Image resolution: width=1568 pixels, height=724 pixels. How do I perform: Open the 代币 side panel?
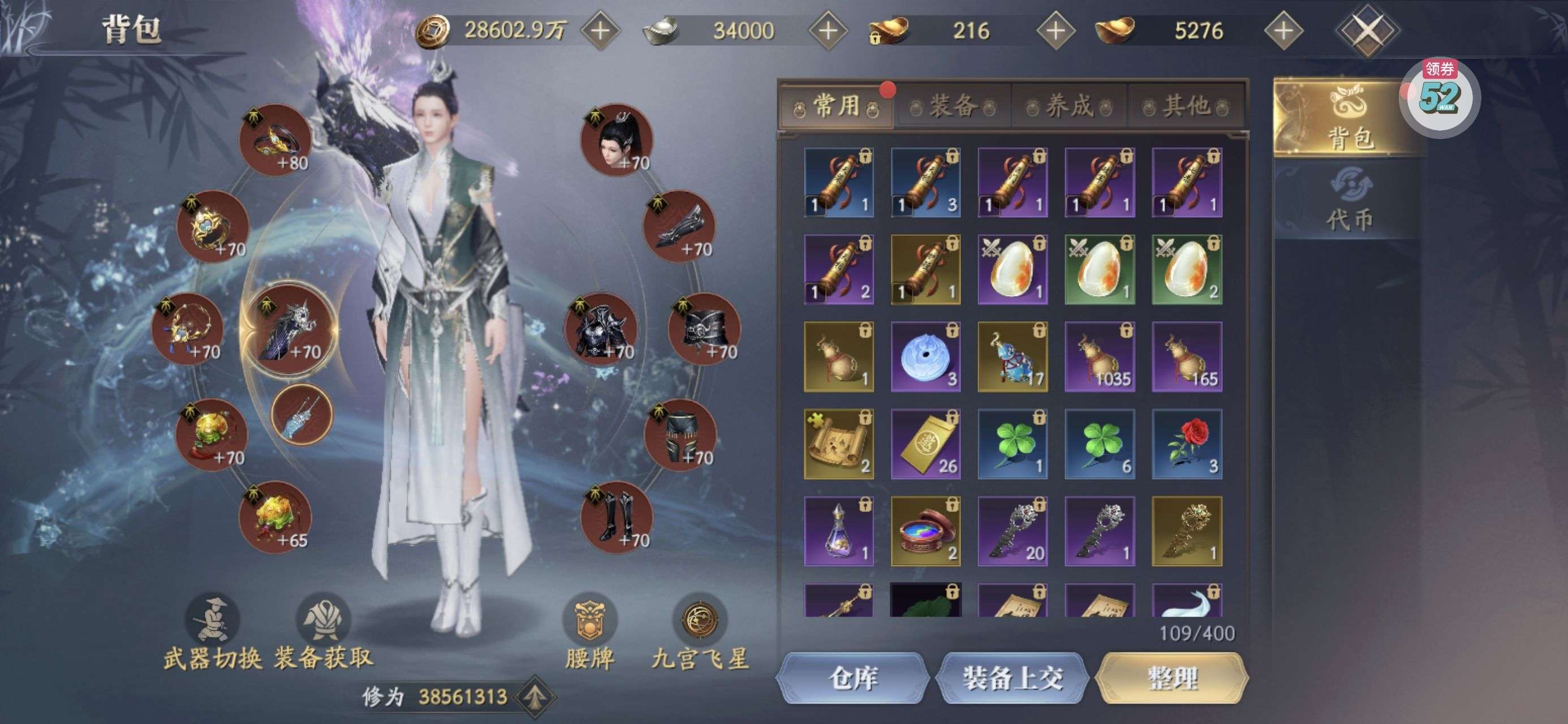pos(1350,202)
